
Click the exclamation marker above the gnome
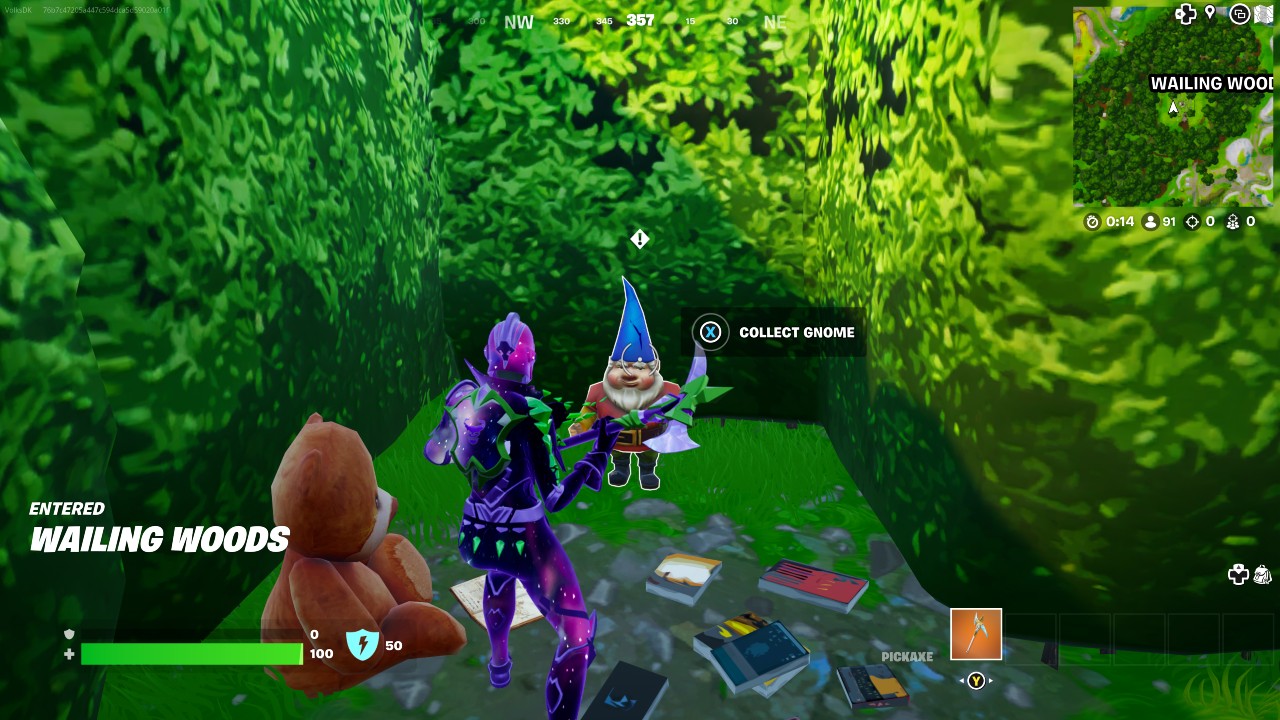point(639,240)
